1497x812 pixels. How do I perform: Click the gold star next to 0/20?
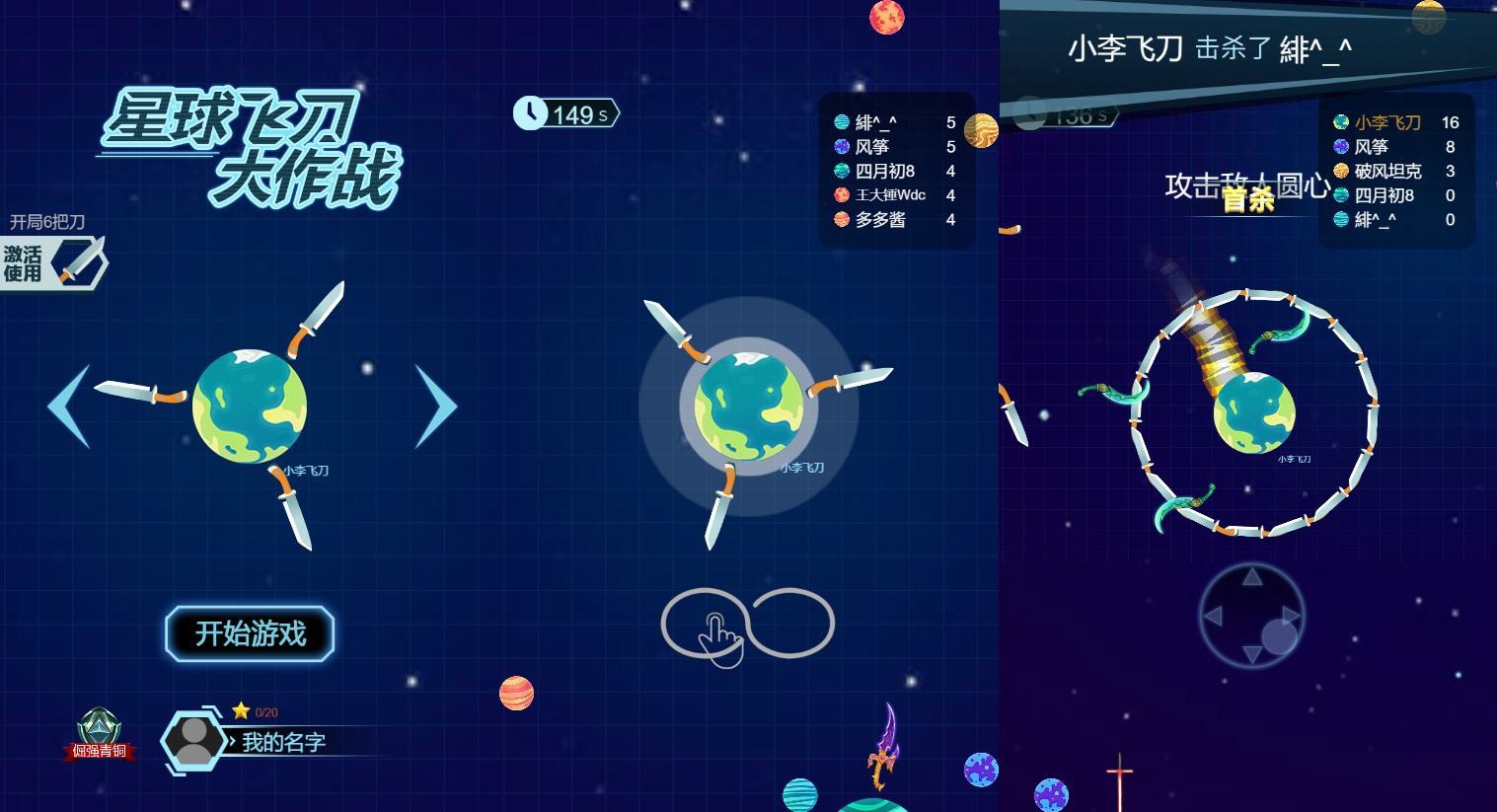click(240, 711)
